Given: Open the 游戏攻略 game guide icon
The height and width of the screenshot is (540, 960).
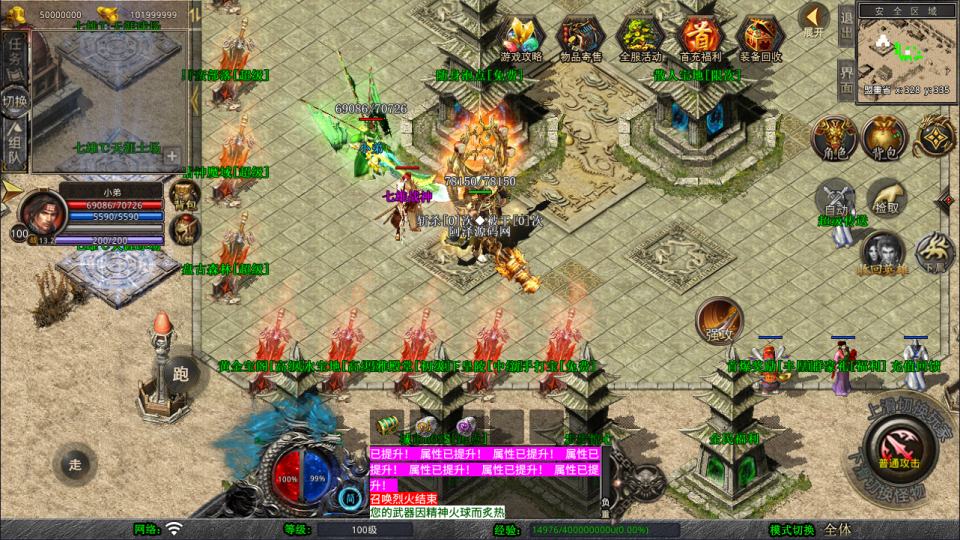Looking at the screenshot, I should 524,38.
